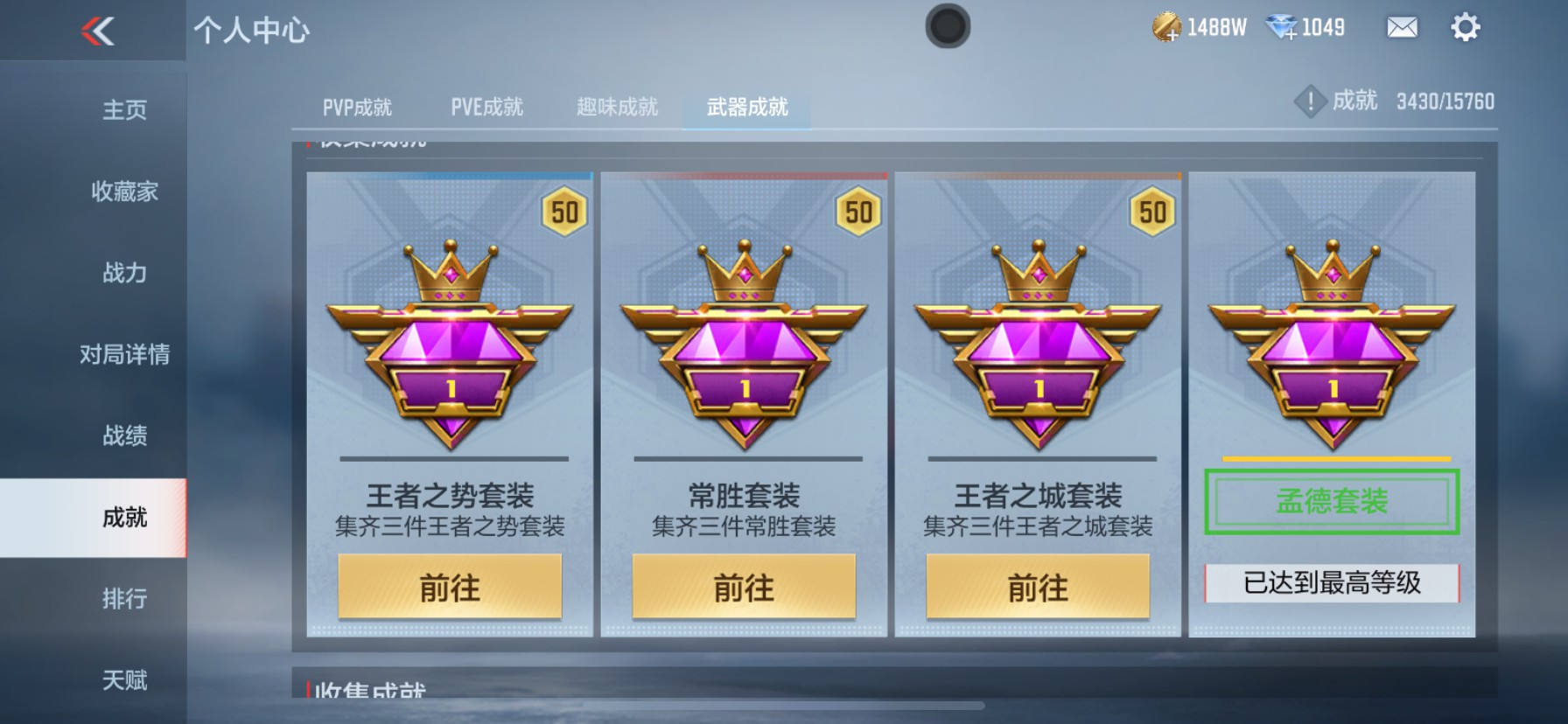Click the achievement exclamation mark icon near 成就
Screen dimensions: 1568x724
tap(1309, 101)
